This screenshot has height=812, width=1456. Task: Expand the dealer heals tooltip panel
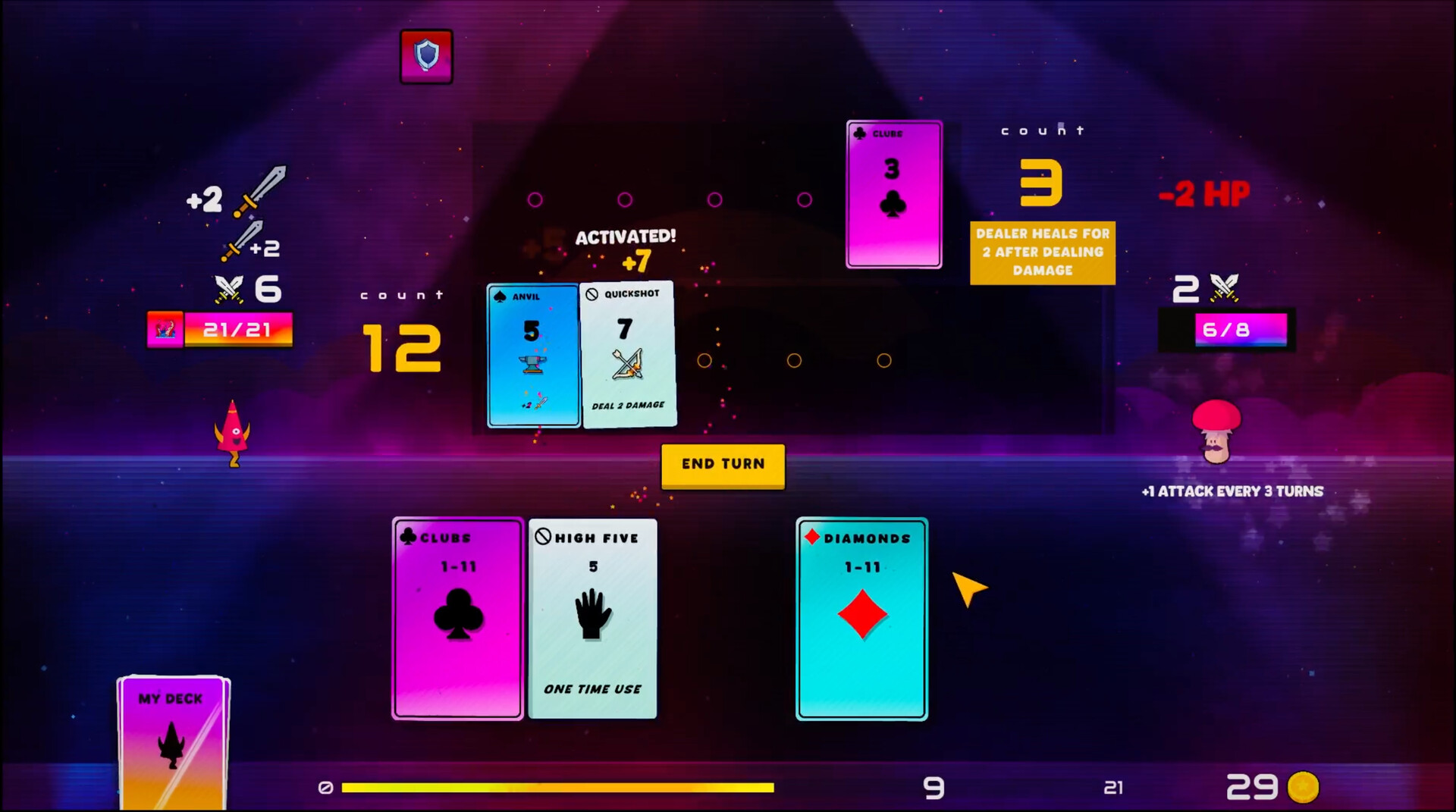[x=1042, y=252]
